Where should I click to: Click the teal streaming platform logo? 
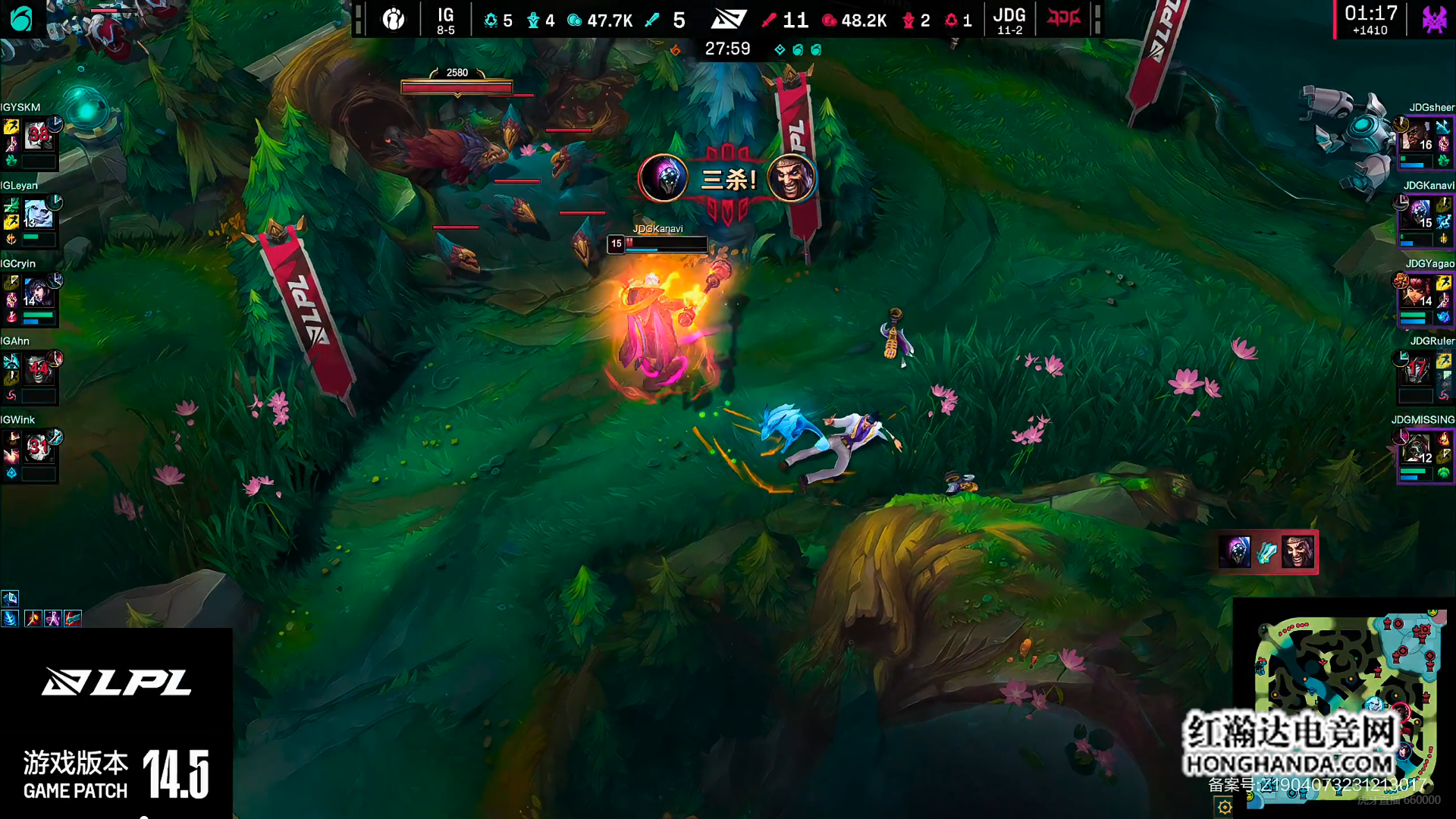coord(21,19)
